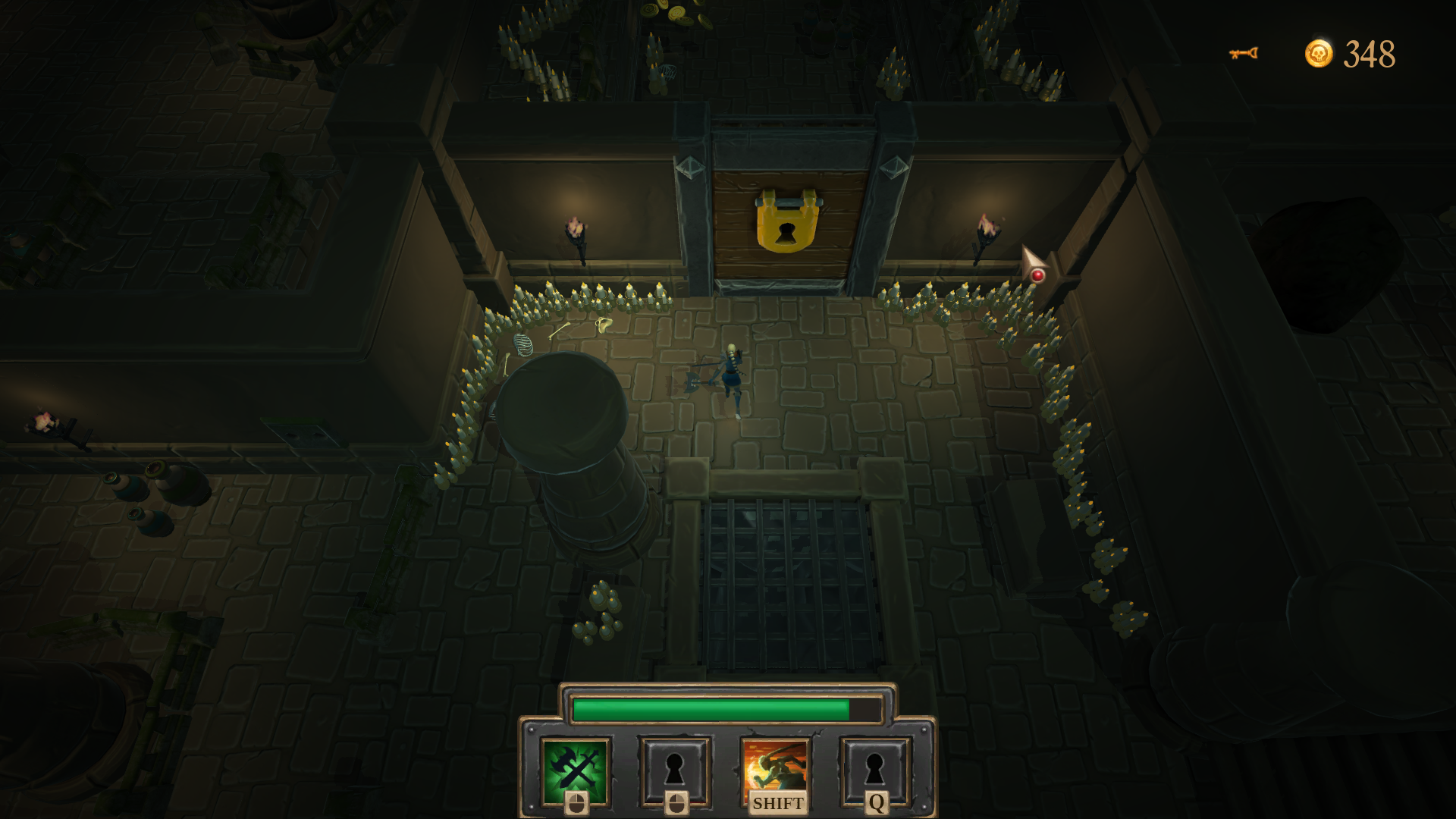Select the green crossed axe and sword ability
Image resolution: width=1456 pixels, height=819 pixels.
coord(576,770)
